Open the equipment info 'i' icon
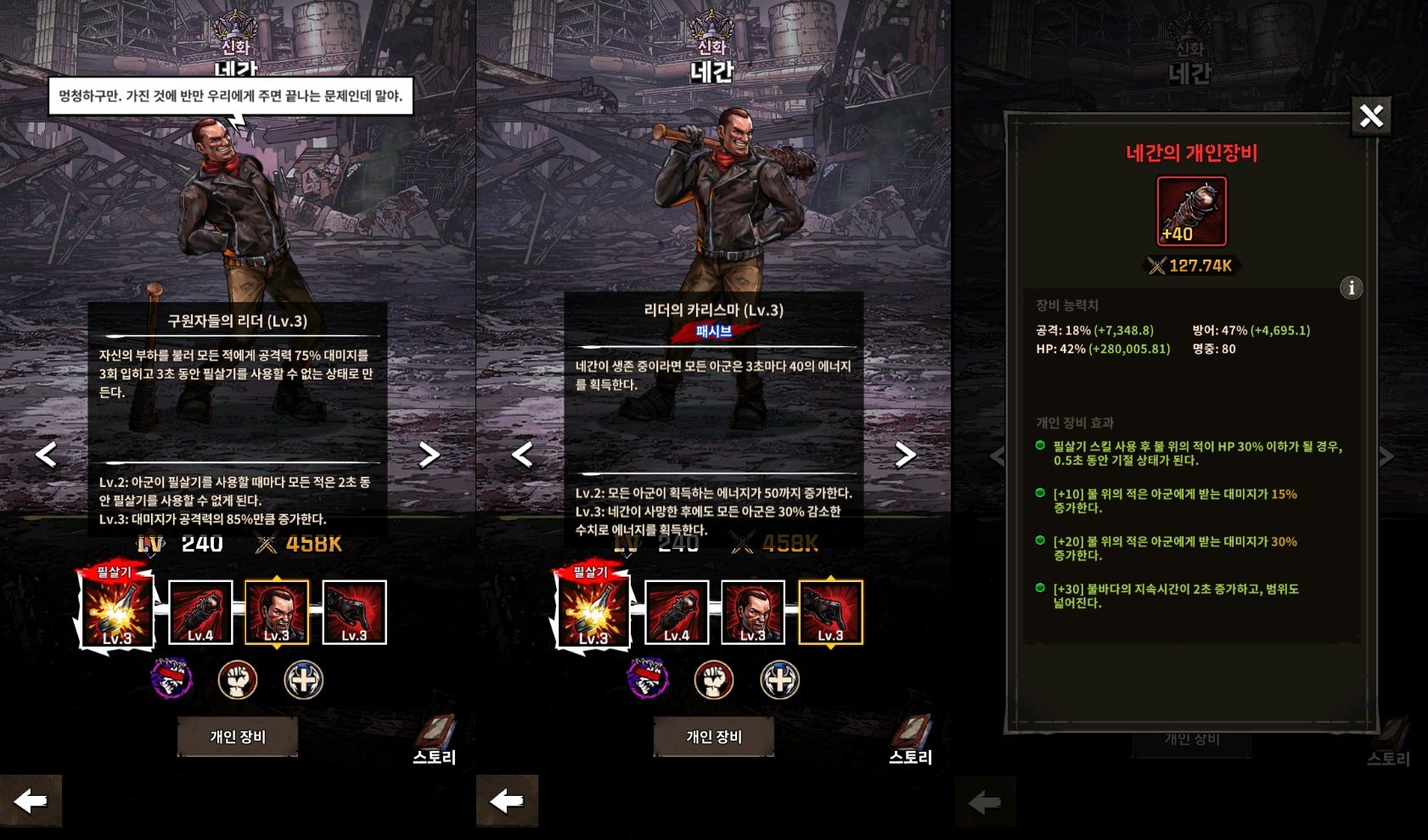1428x840 pixels. [1351, 288]
